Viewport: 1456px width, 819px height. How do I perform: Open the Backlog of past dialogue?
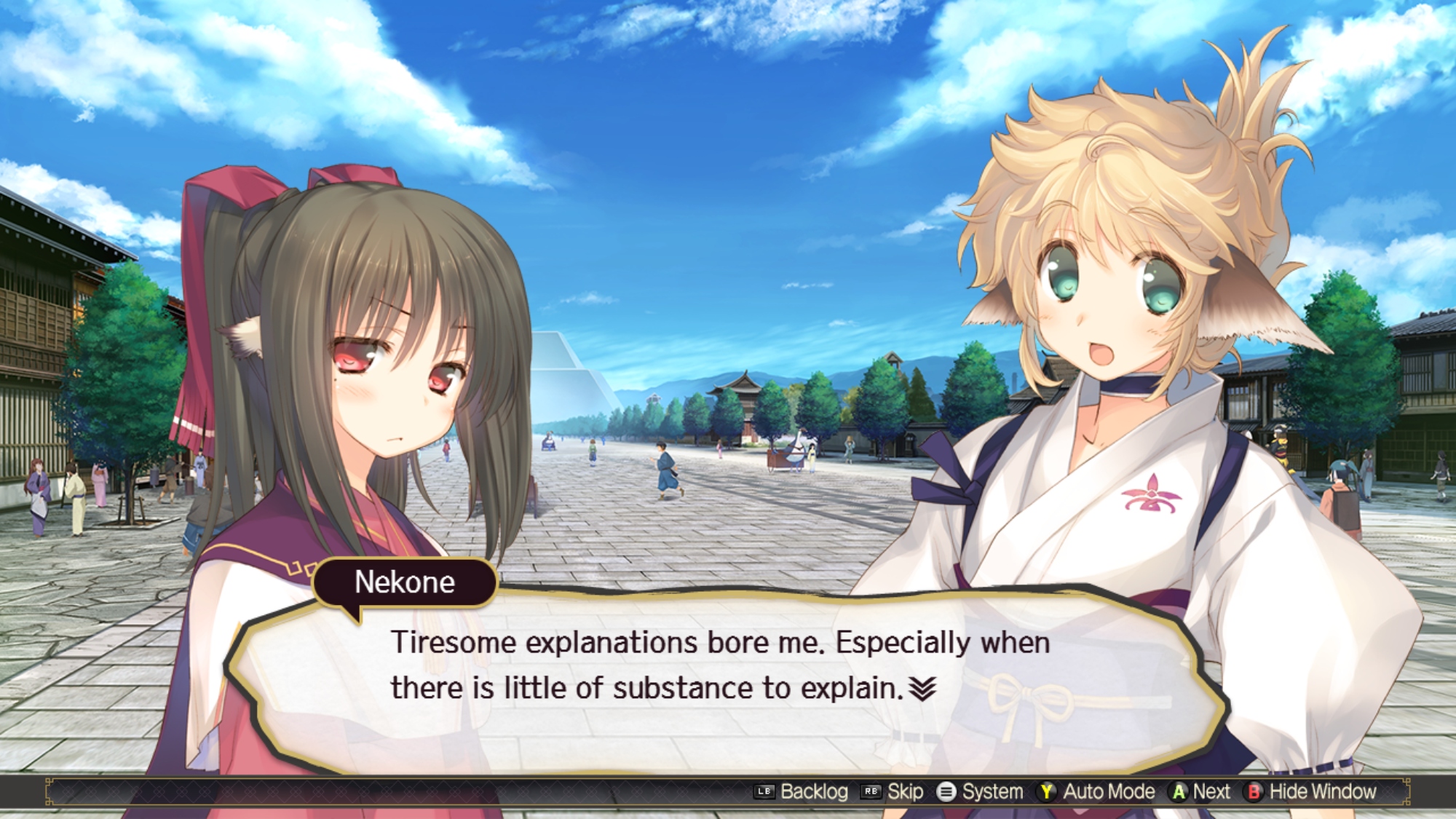coord(802,791)
